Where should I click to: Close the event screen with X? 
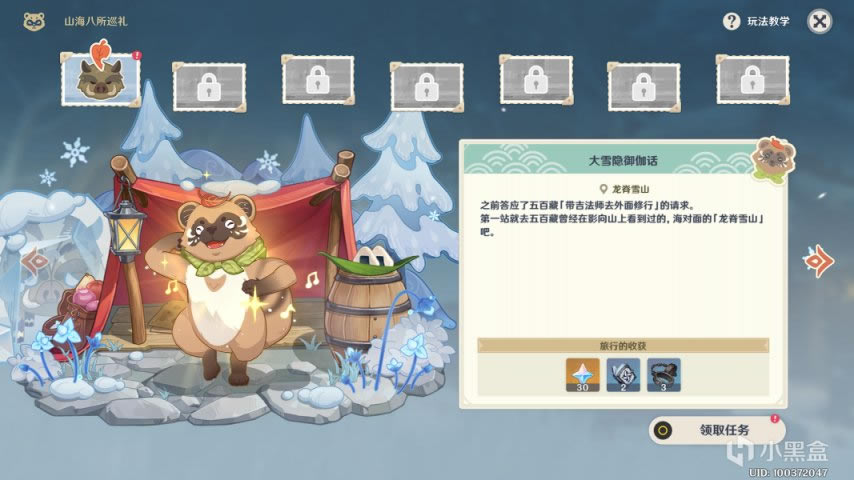819,21
